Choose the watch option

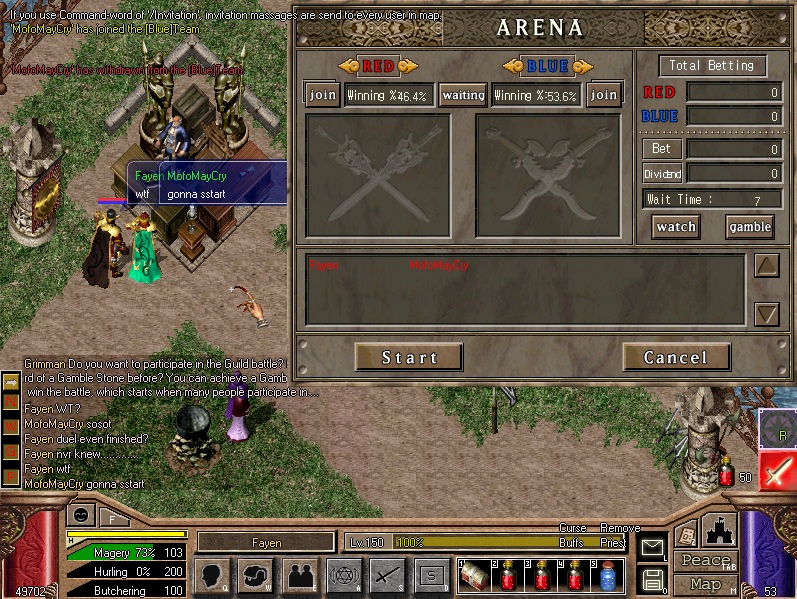(x=676, y=227)
